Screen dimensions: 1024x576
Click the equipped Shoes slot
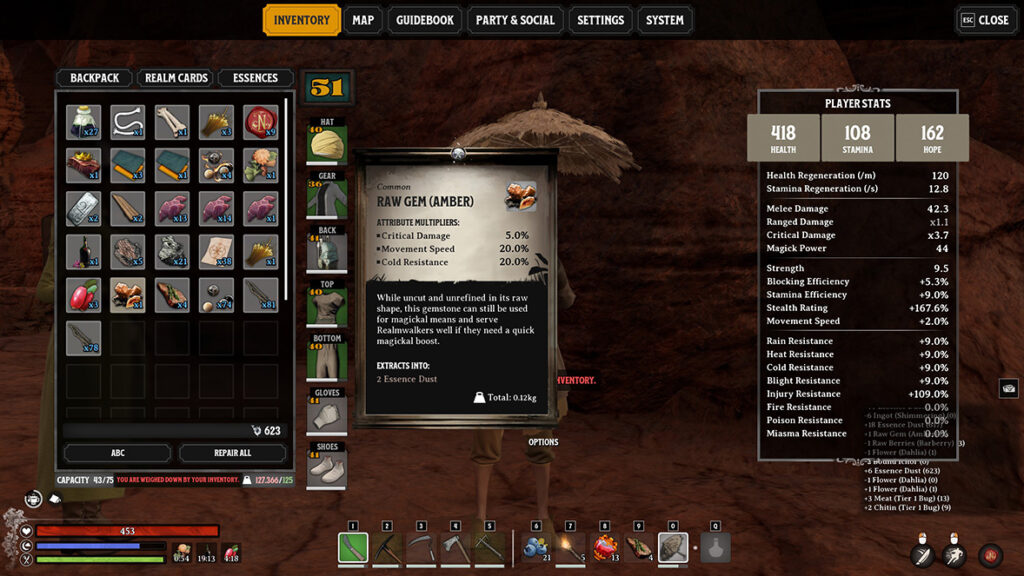(x=327, y=466)
